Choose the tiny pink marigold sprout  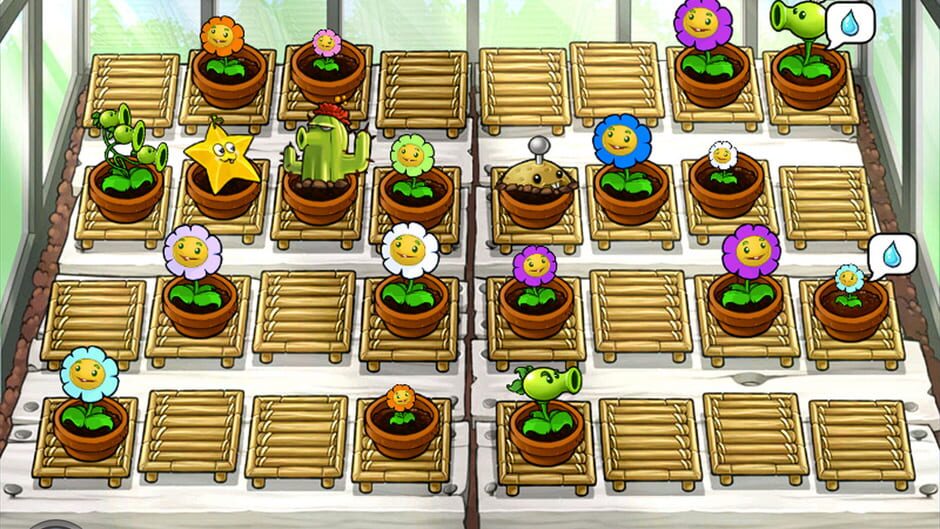[x=326, y=46]
